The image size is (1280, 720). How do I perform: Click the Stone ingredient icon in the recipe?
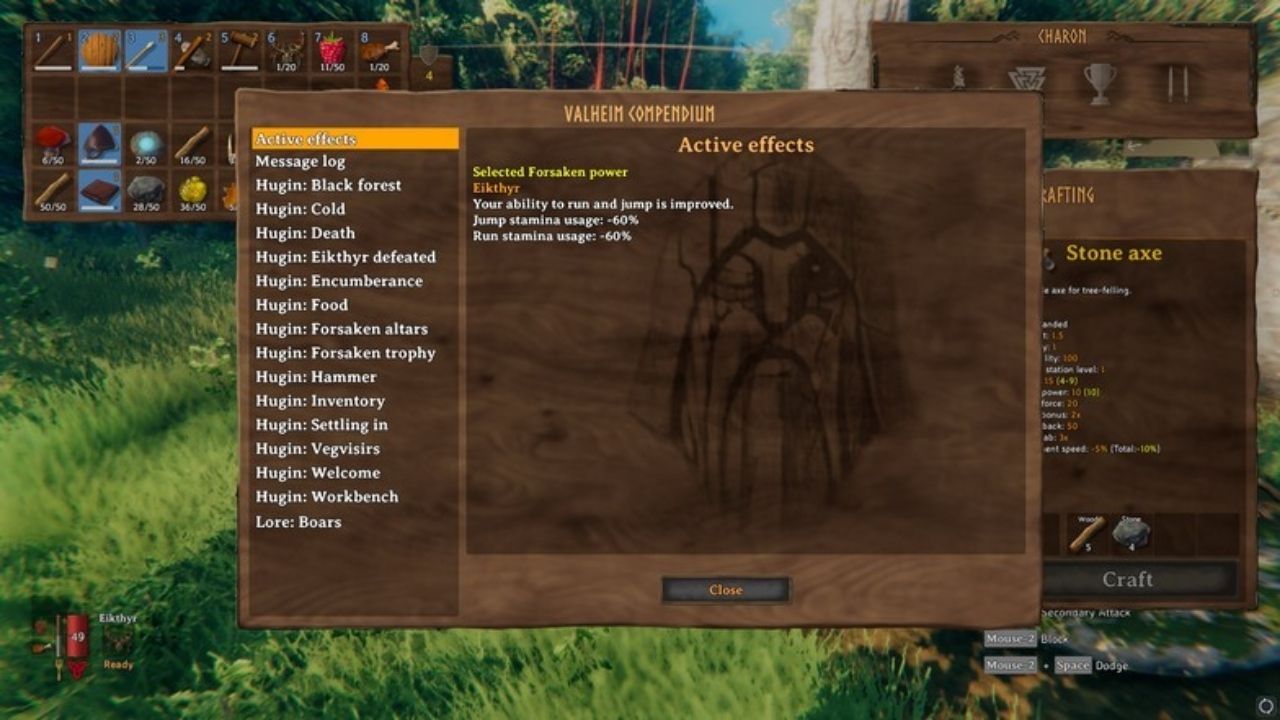(x=1131, y=531)
